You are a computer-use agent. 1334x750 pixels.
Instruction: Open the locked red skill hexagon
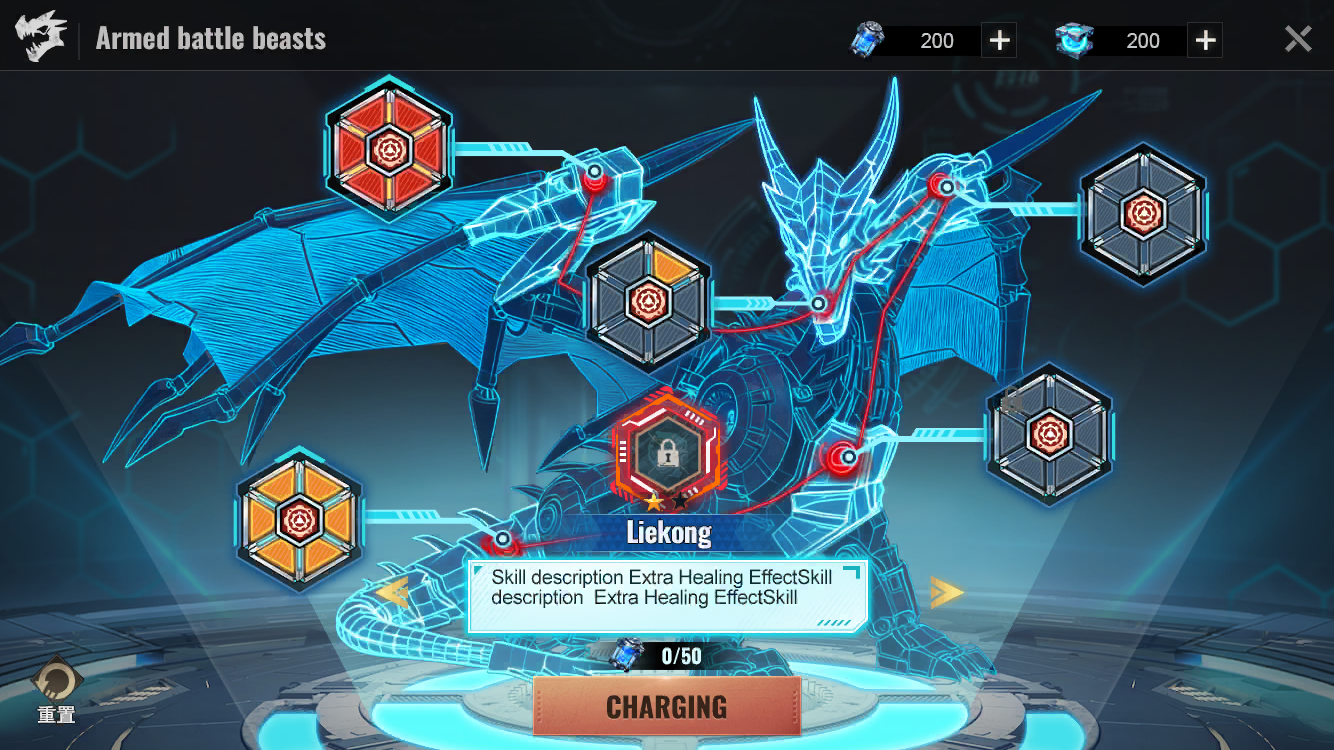click(667, 453)
